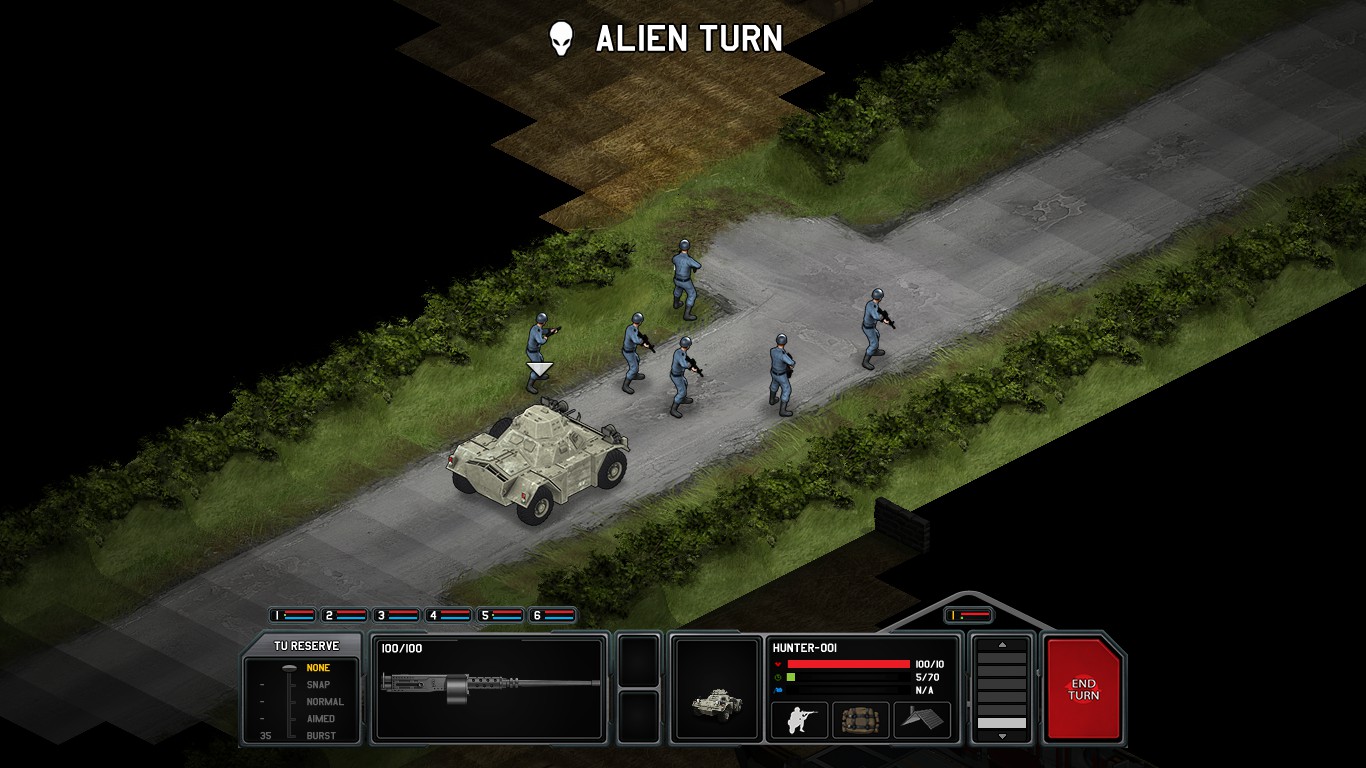Select the machine gun weapon slot
Image resolution: width=1366 pixels, height=768 pixels.
pyautogui.click(x=489, y=689)
